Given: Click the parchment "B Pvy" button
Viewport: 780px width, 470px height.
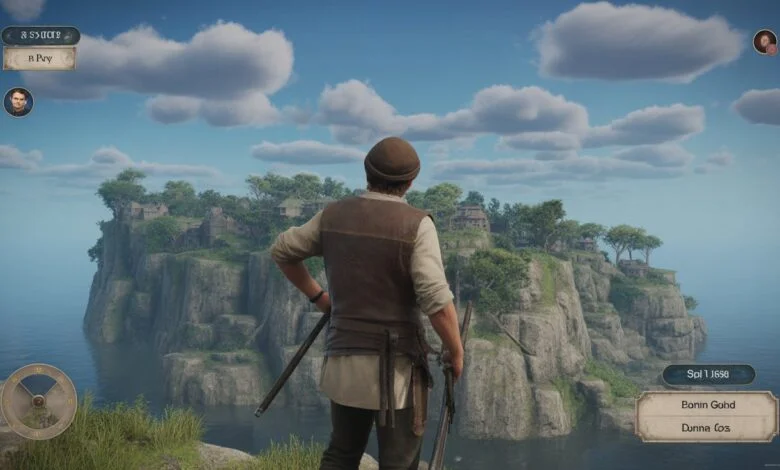Looking at the screenshot, I should coord(39,59).
